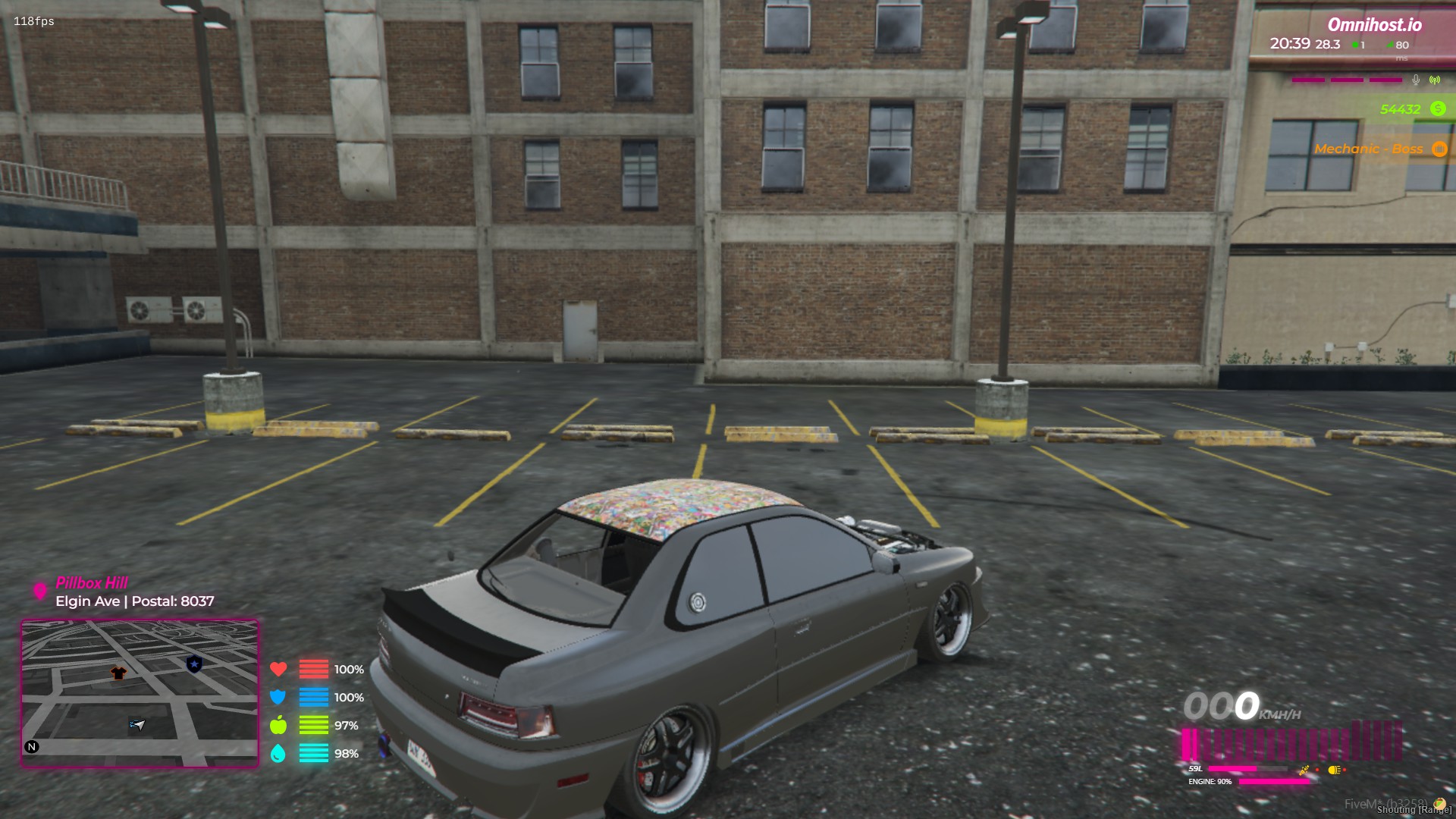Open the orange briefcase job icon

(1439, 149)
